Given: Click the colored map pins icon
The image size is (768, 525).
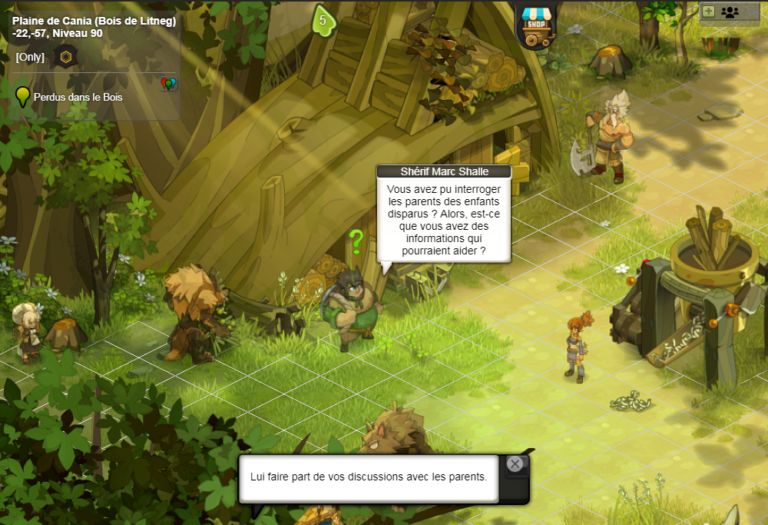Looking at the screenshot, I should point(168,85).
